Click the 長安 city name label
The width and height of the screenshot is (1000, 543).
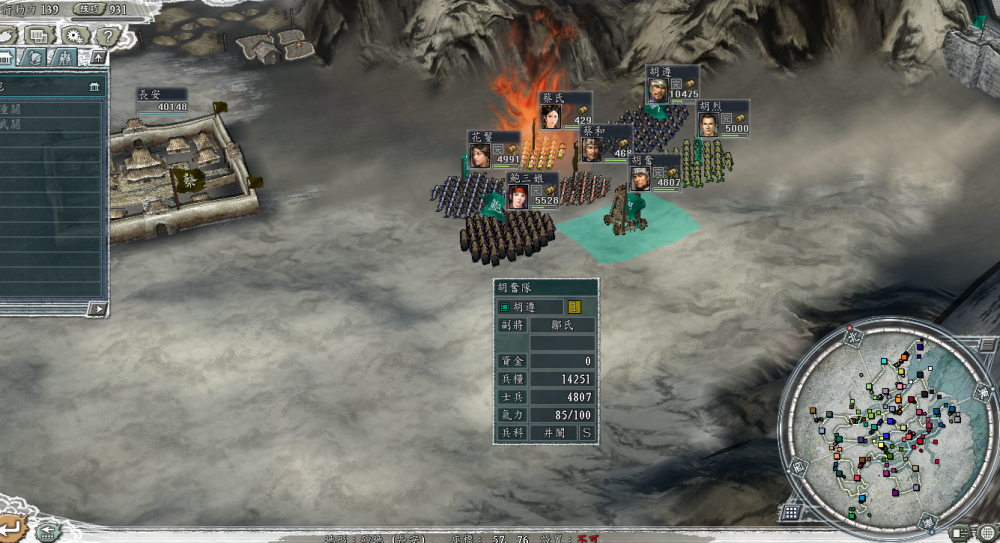(x=150, y=94)
